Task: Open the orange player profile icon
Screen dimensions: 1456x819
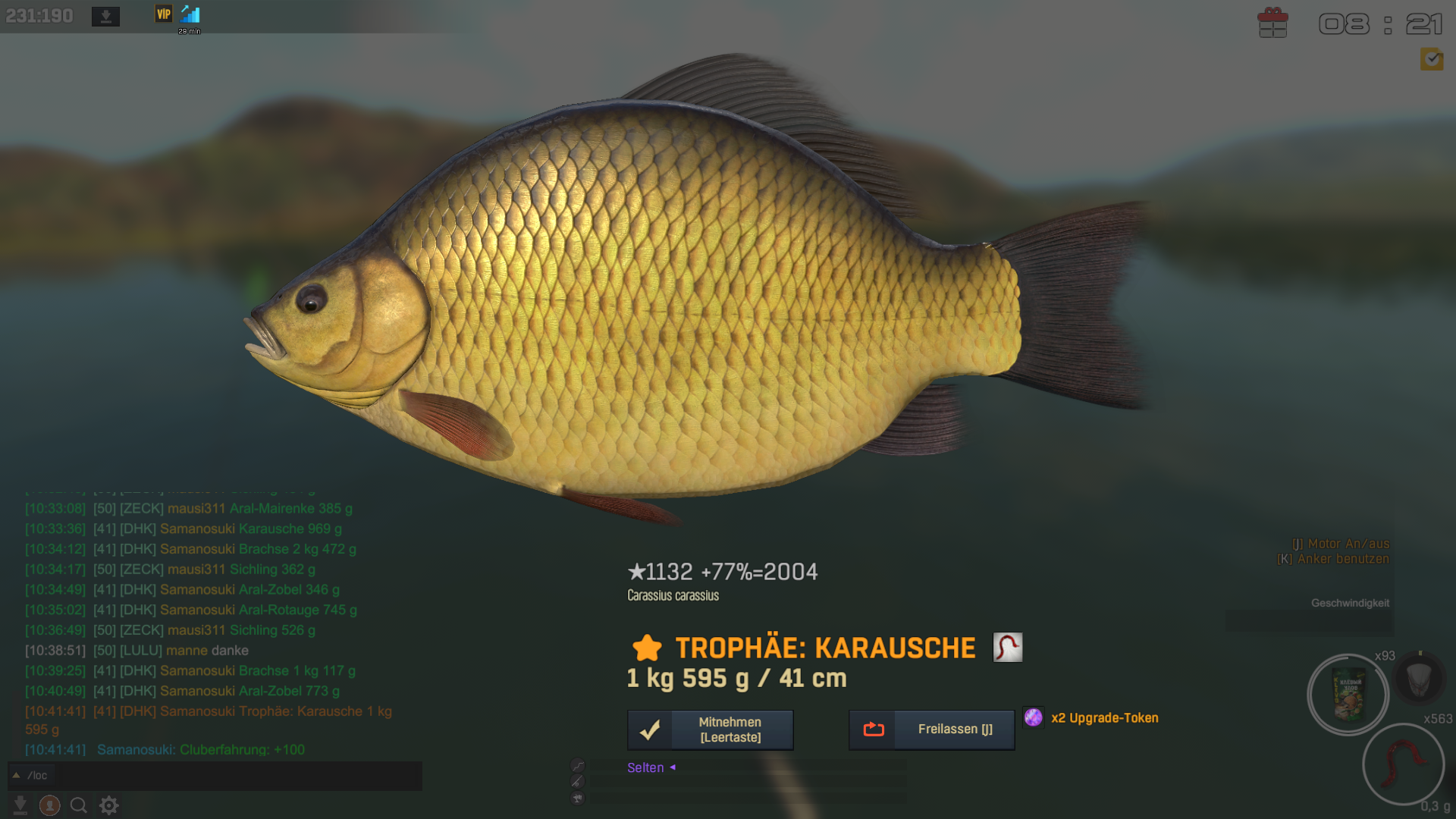Action: point(50,805)
